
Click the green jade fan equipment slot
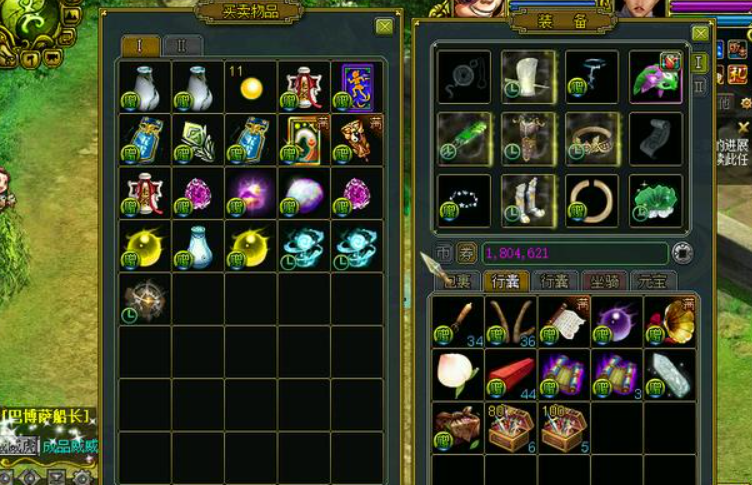(x=463, y=138)
